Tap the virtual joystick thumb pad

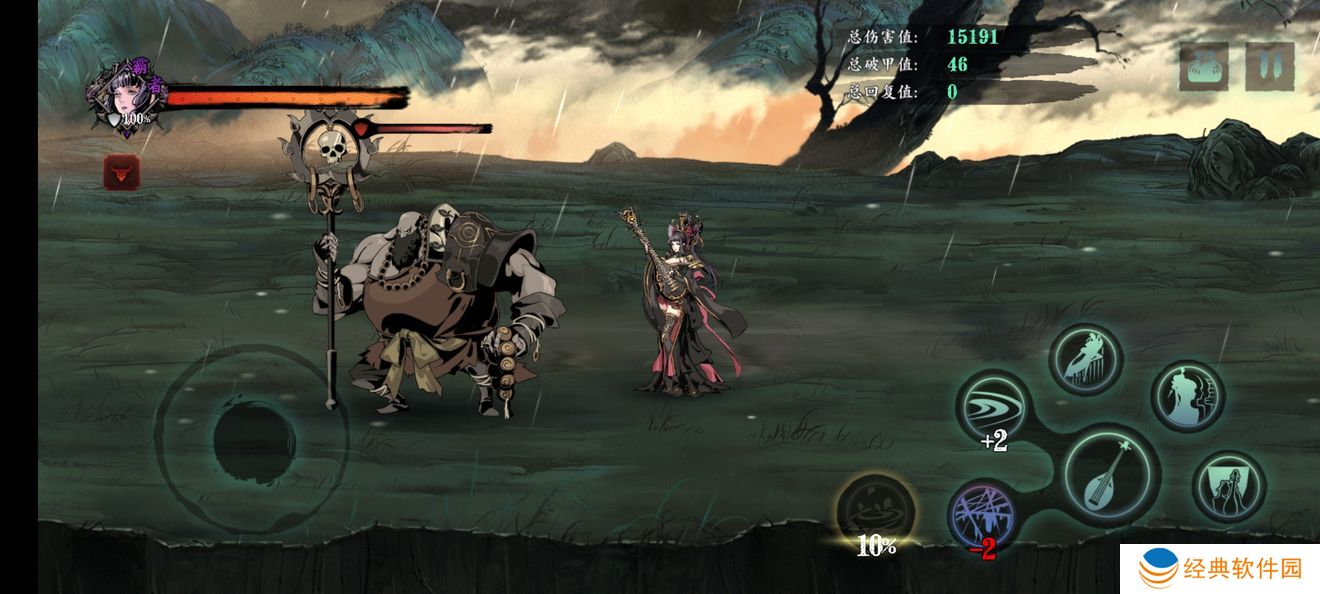click(254, 440)
